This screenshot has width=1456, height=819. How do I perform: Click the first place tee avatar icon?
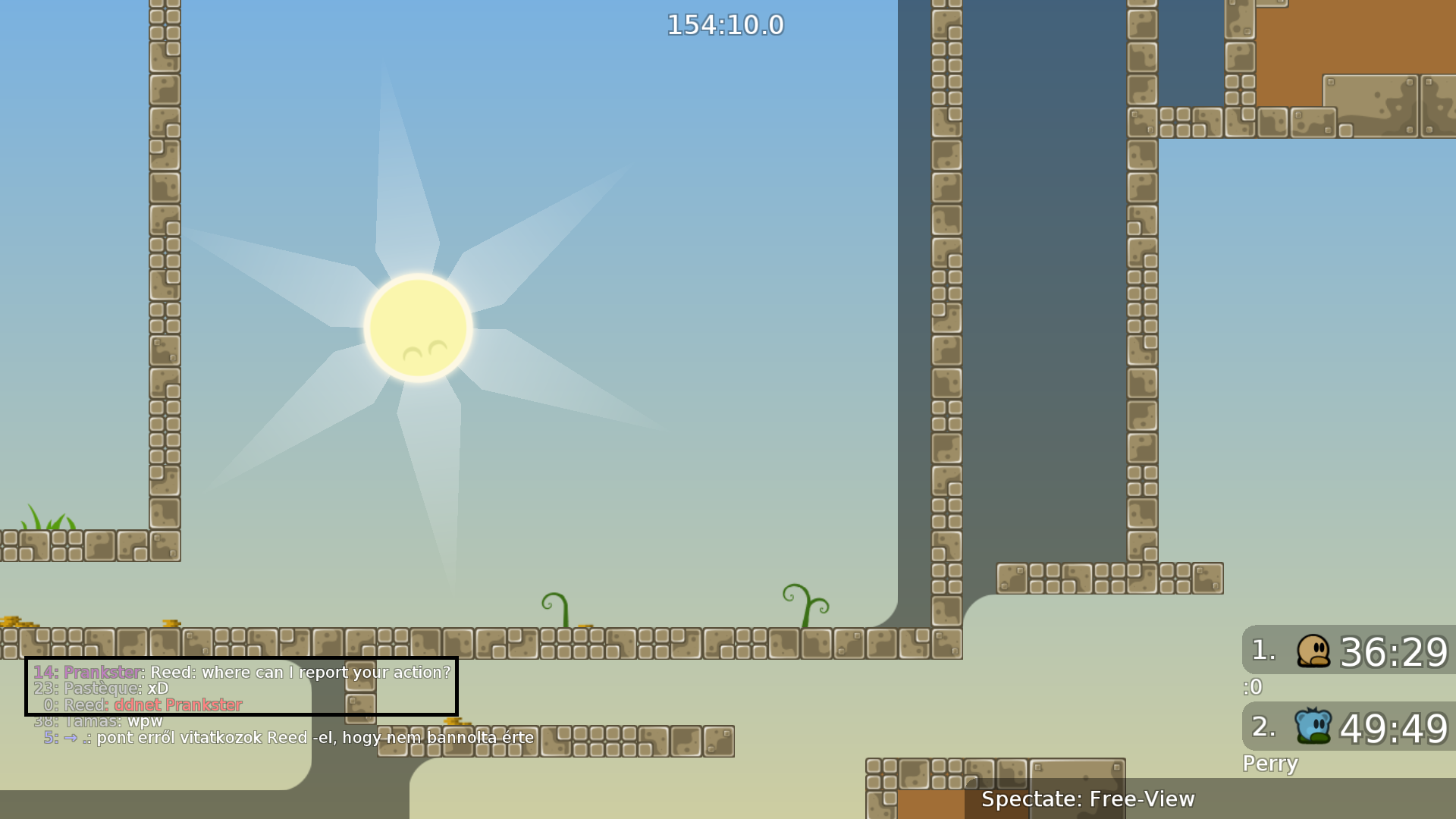1312,652
